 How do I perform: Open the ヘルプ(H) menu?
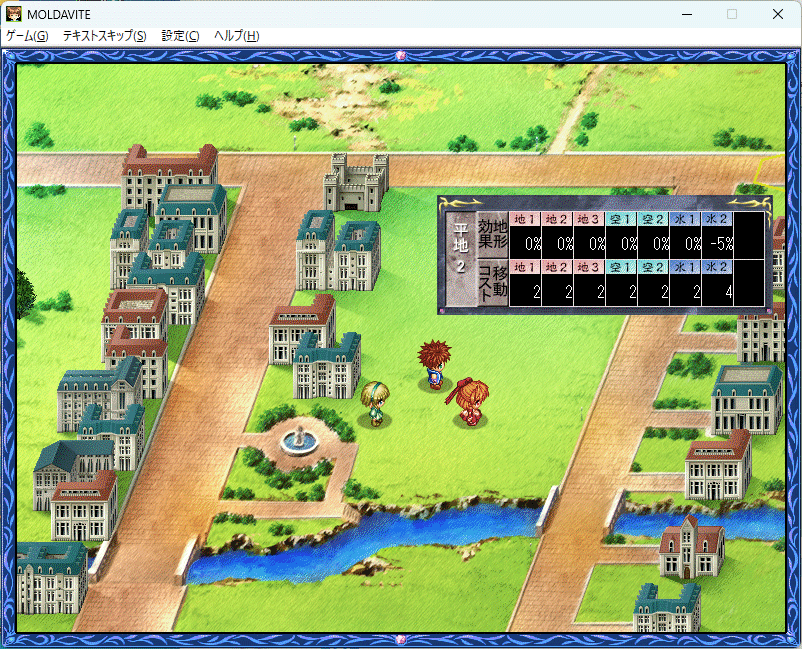[236, 36]
